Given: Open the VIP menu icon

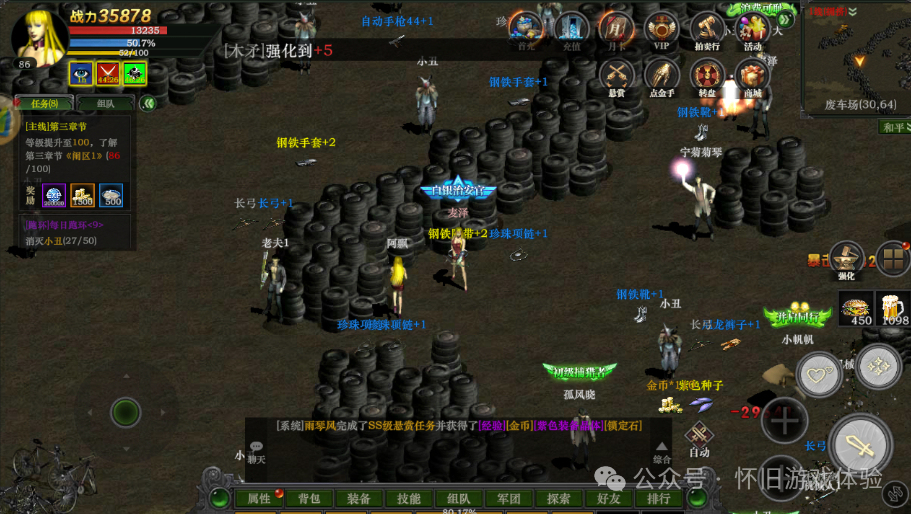Looking at the screenshot, I should click(x=661, y=29).
